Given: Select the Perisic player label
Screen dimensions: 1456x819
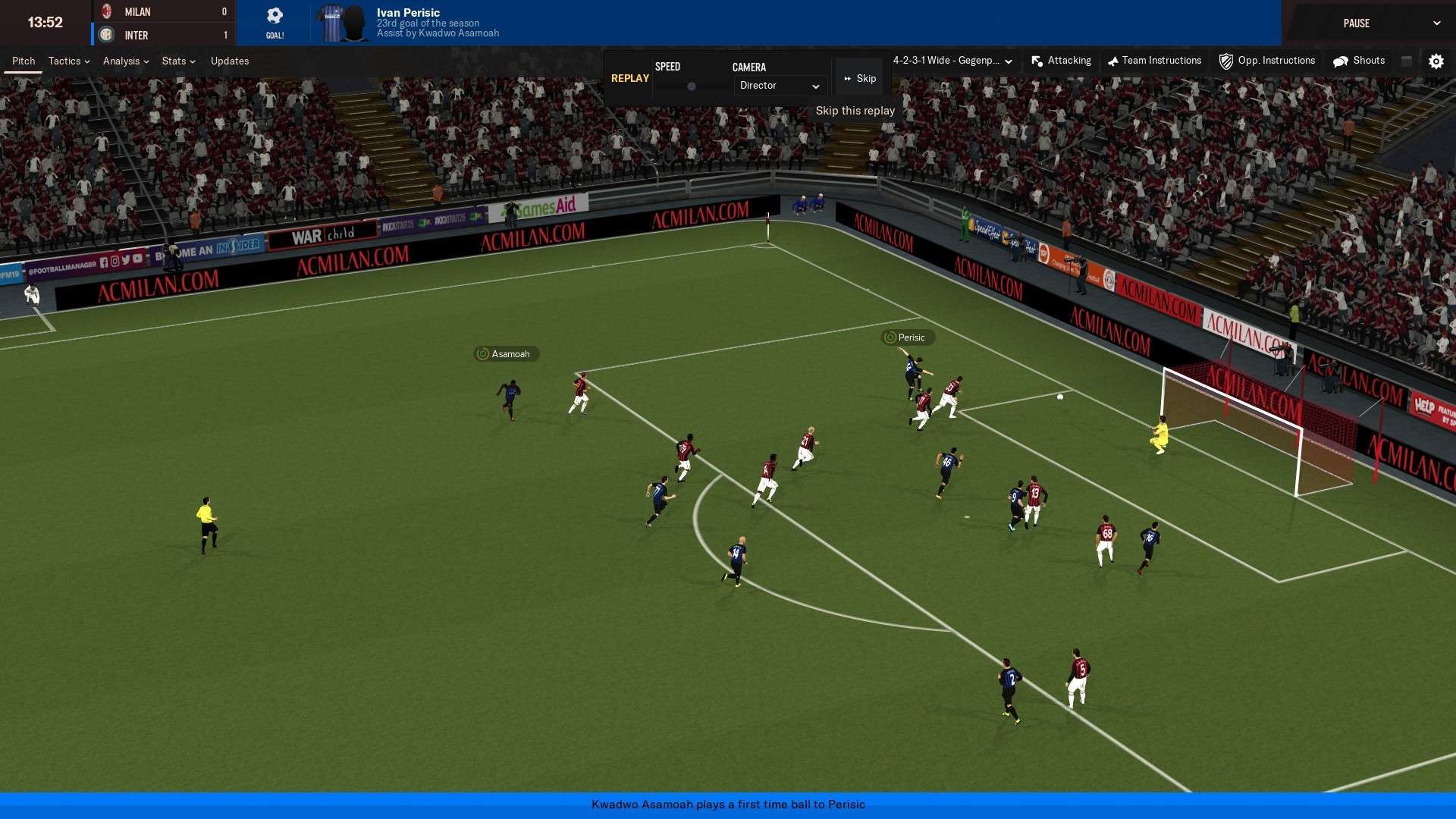Looking at the screenshot, I should [x=908, y=337].
